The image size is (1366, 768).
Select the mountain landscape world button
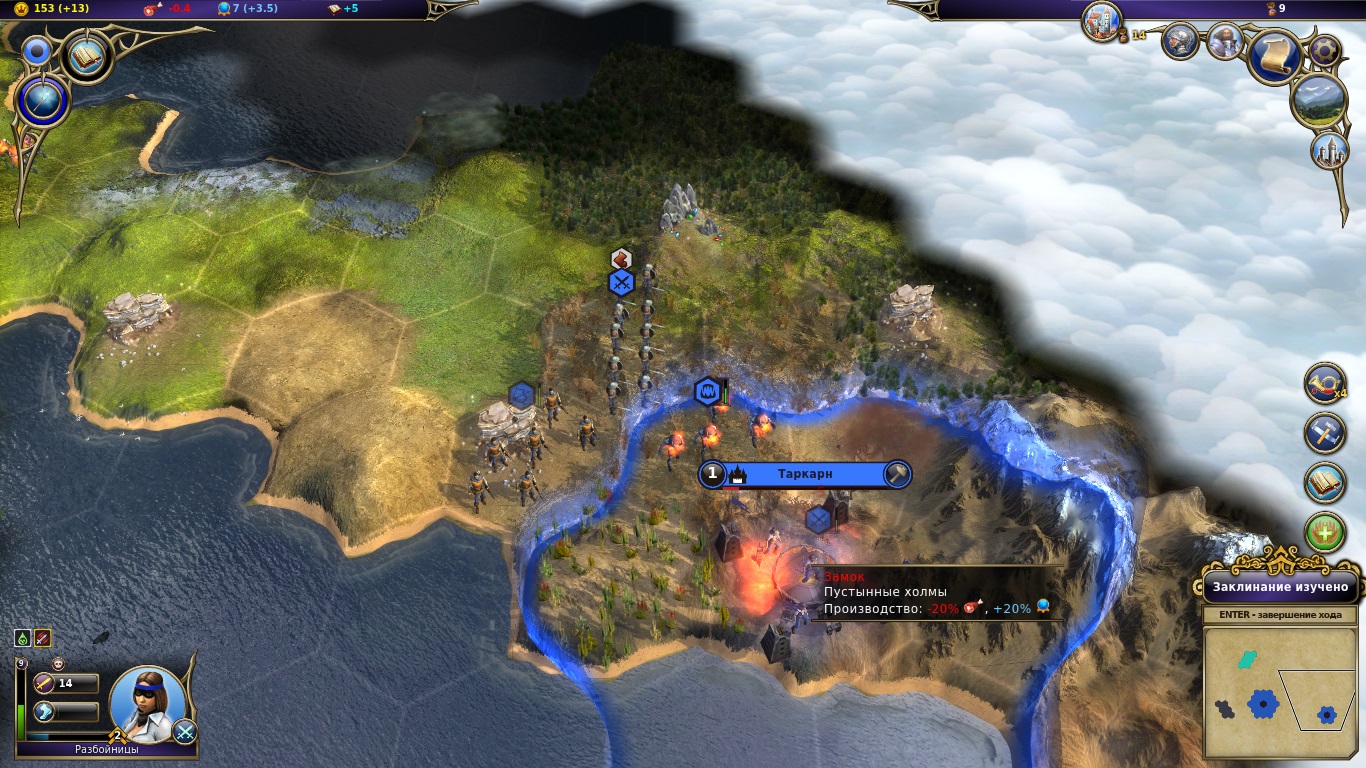coord(1319,100)
